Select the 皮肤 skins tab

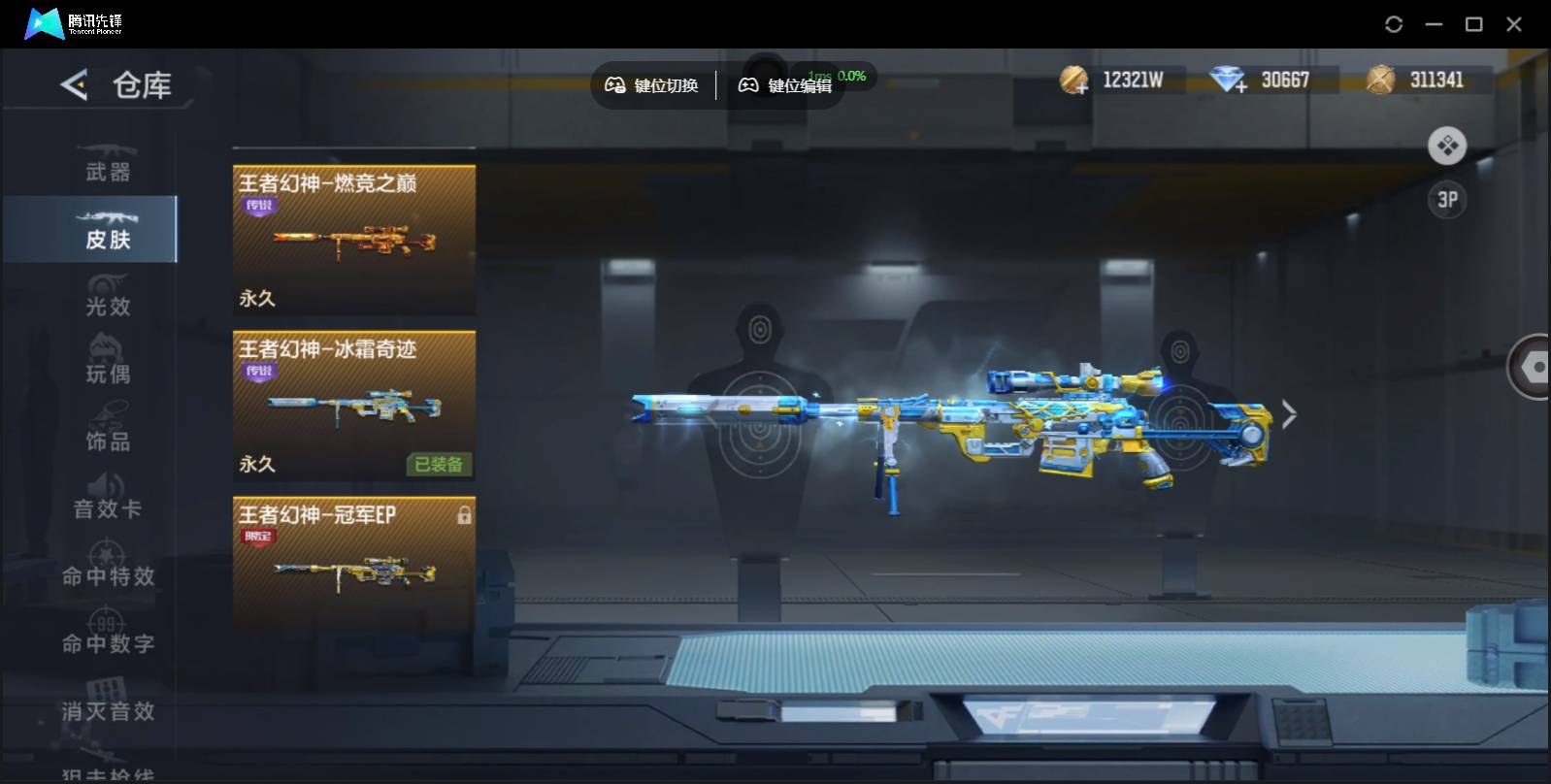[107, 230]
